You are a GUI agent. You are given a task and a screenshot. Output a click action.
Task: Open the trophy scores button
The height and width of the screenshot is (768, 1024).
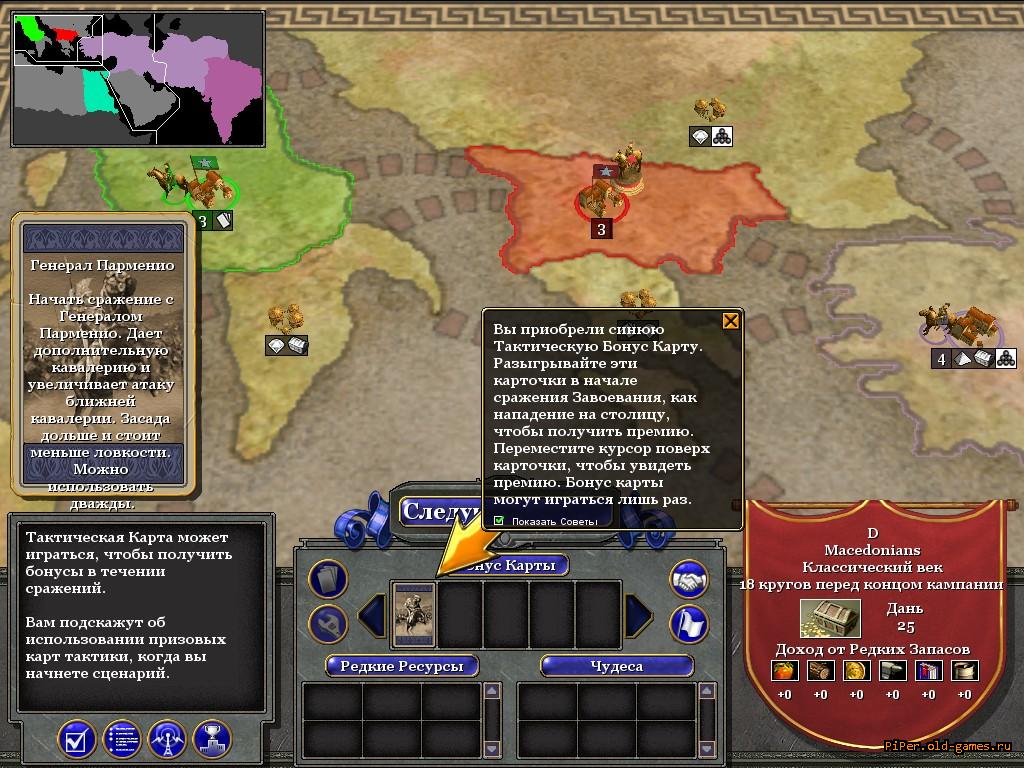coord(212,739)
